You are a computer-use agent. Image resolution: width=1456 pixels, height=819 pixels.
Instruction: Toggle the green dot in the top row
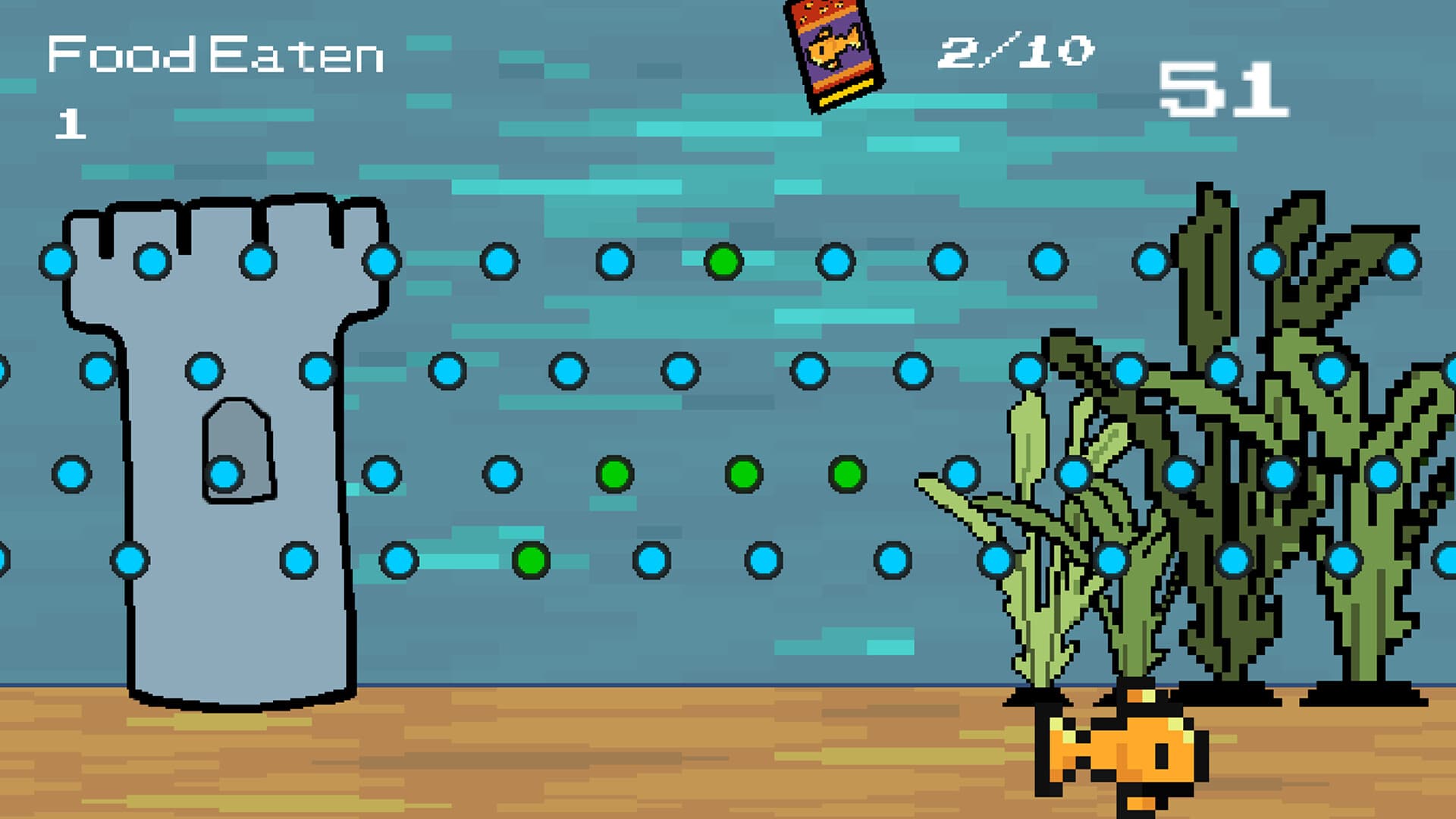pos(723,262)
